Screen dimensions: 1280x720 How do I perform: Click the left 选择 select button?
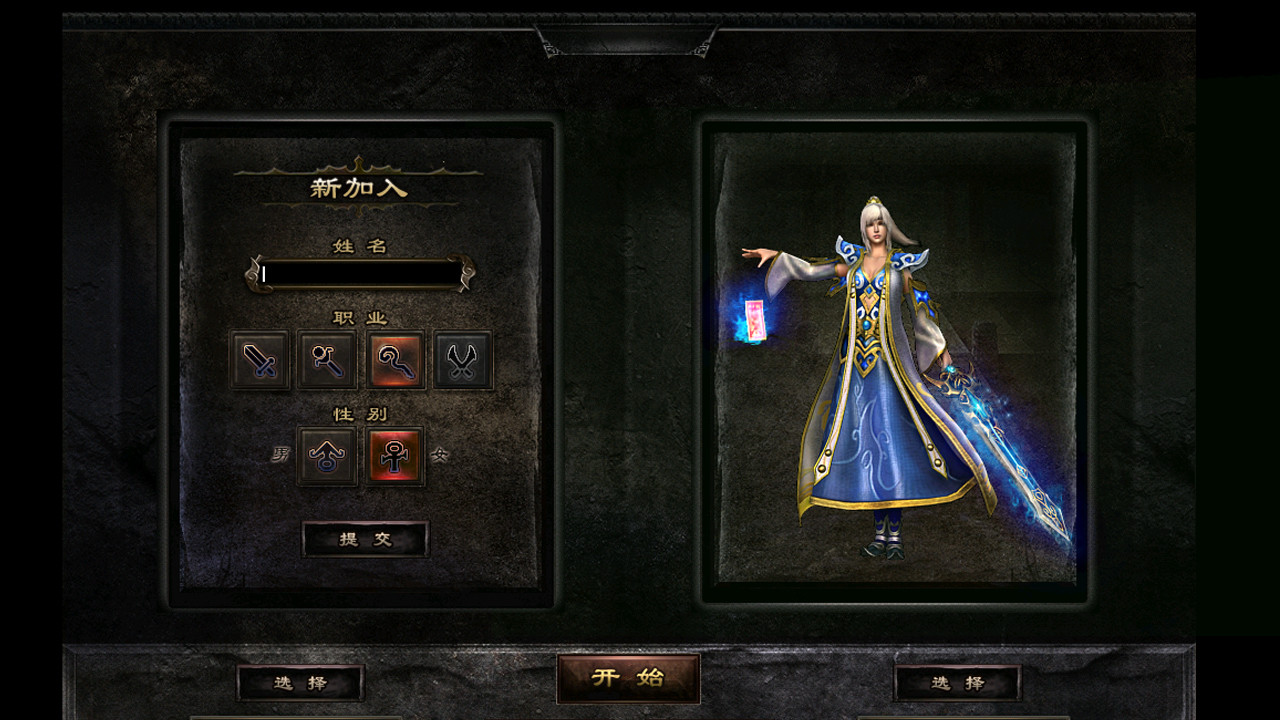click(x=301, y=682)
